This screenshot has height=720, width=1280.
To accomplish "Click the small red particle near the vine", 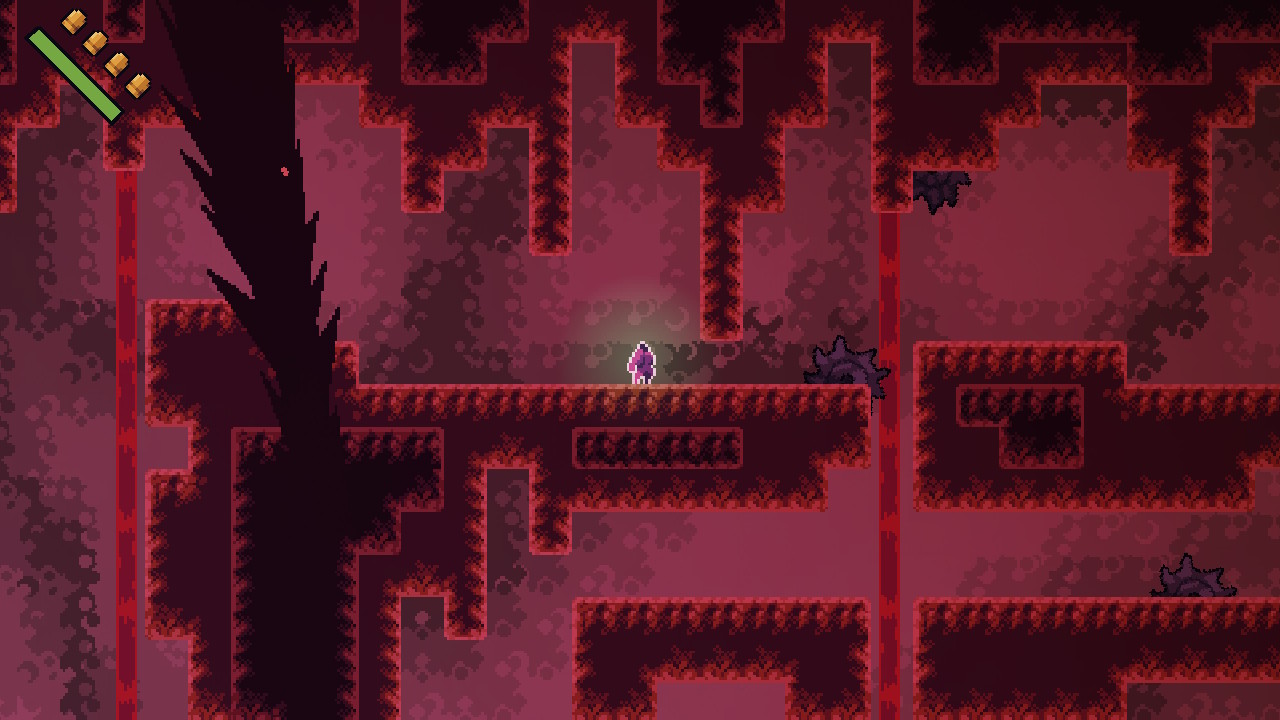I will tap(283, 171).
